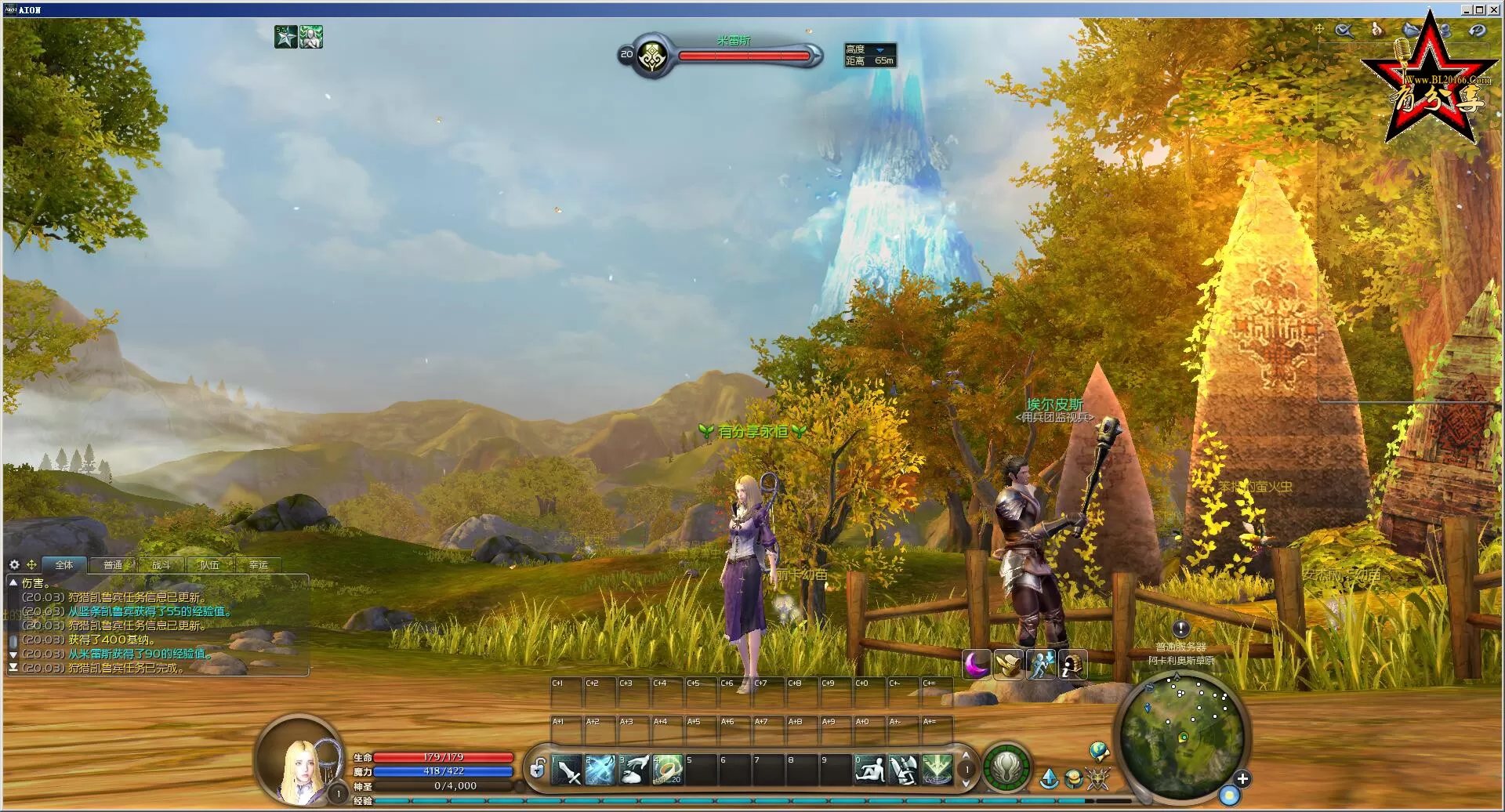The image size is (1505, 812).
Task: Click the running figure quick icon
Action: 1041,665
